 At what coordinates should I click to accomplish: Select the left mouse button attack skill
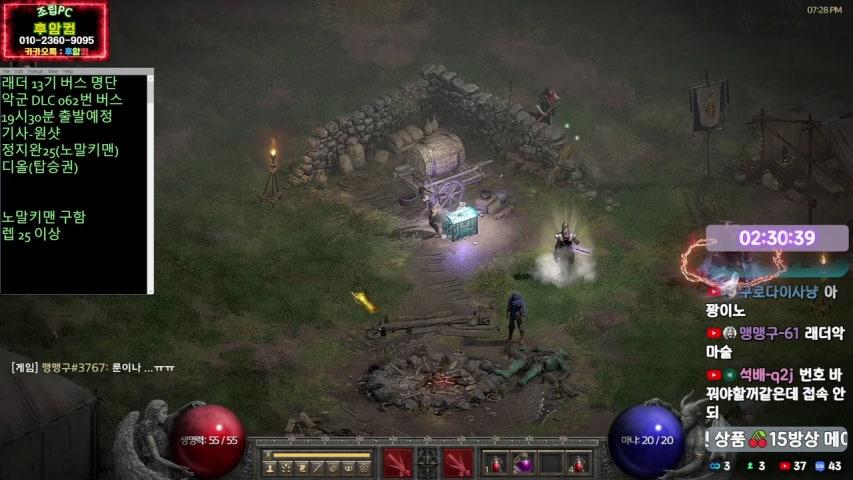(x=397, y=462)
